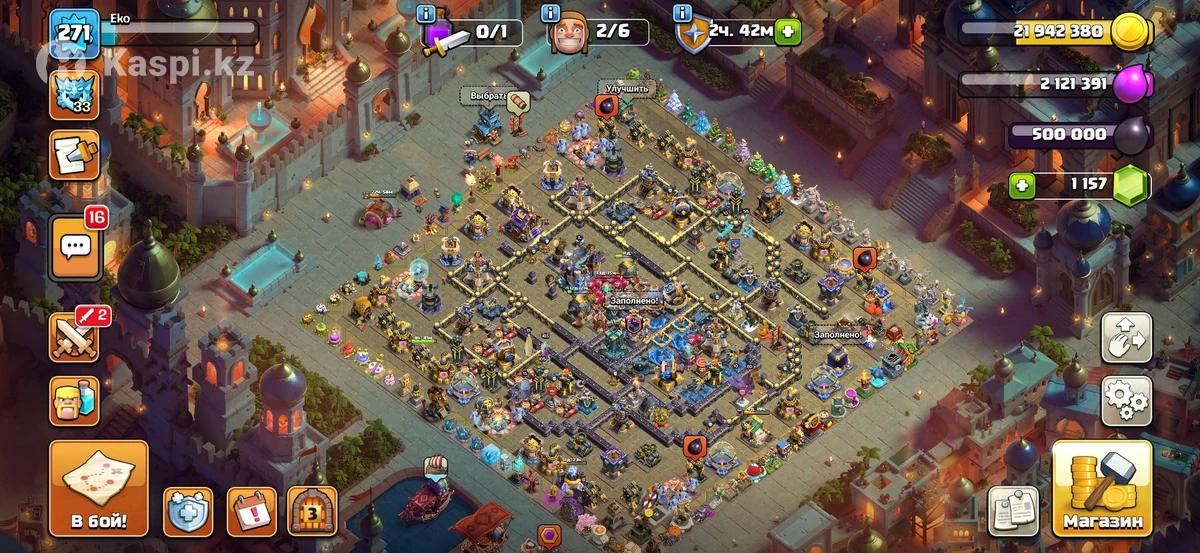Open the game settings gears
The image size is (1200, 553).
pos(1126,401)
